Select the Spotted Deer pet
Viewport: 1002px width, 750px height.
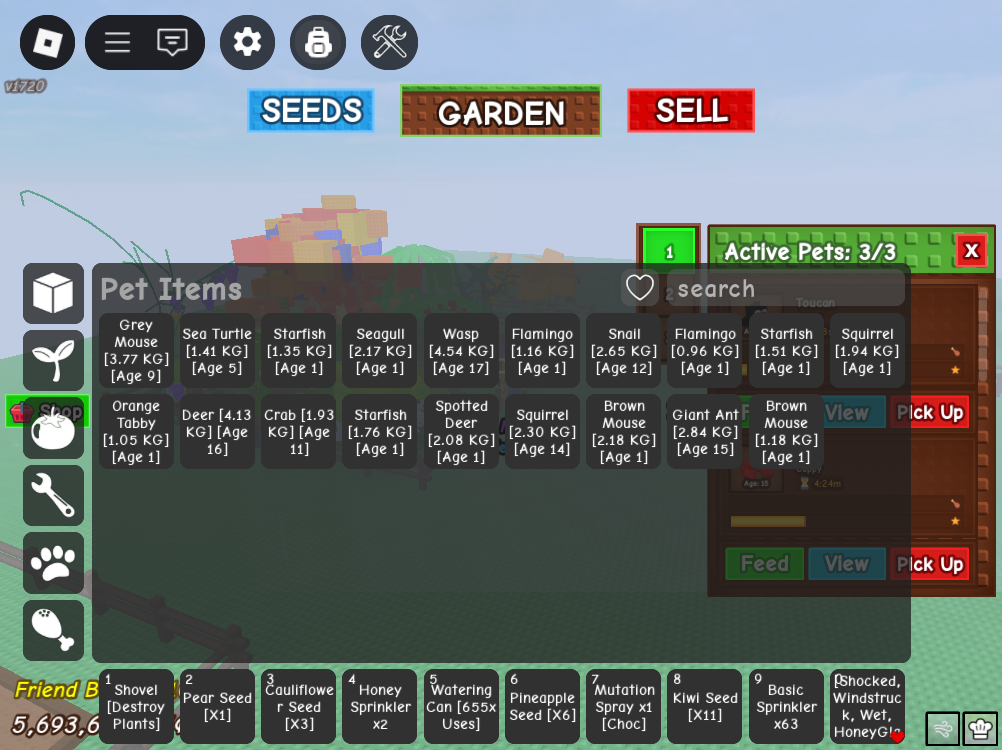coord(461,431)
